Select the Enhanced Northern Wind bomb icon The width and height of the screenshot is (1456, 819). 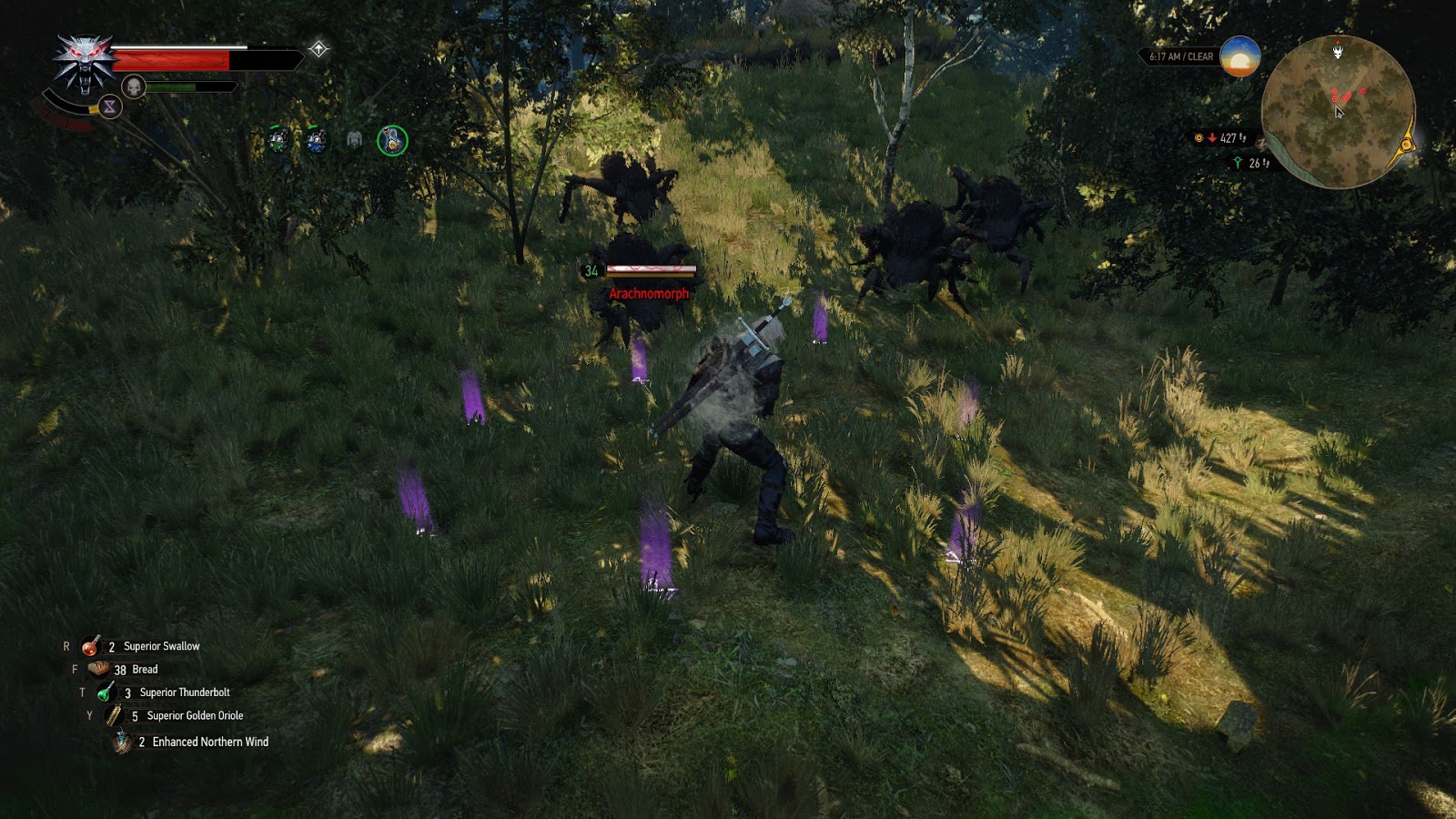tap(119, 742)
